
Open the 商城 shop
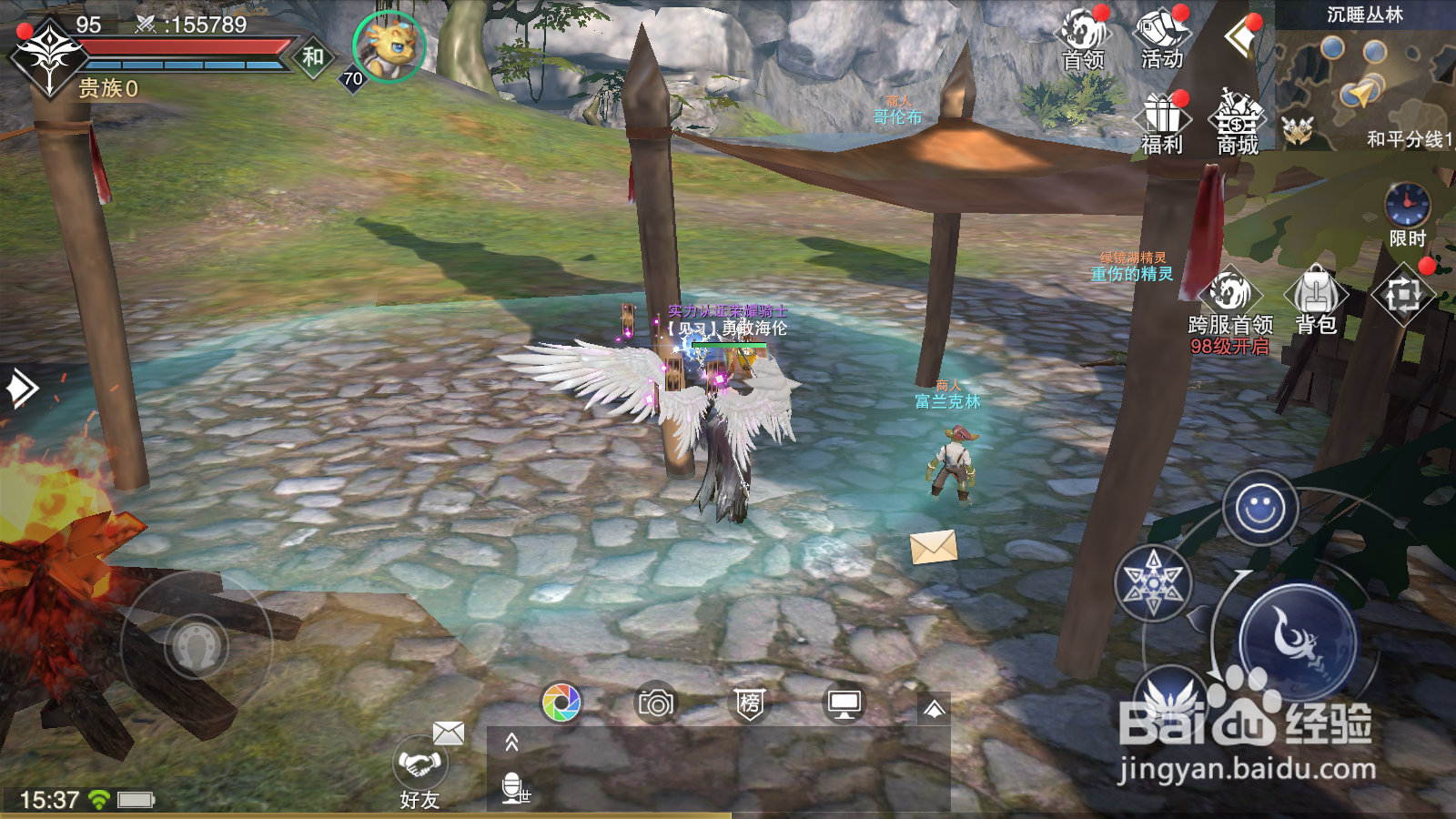pos(1238,123)
